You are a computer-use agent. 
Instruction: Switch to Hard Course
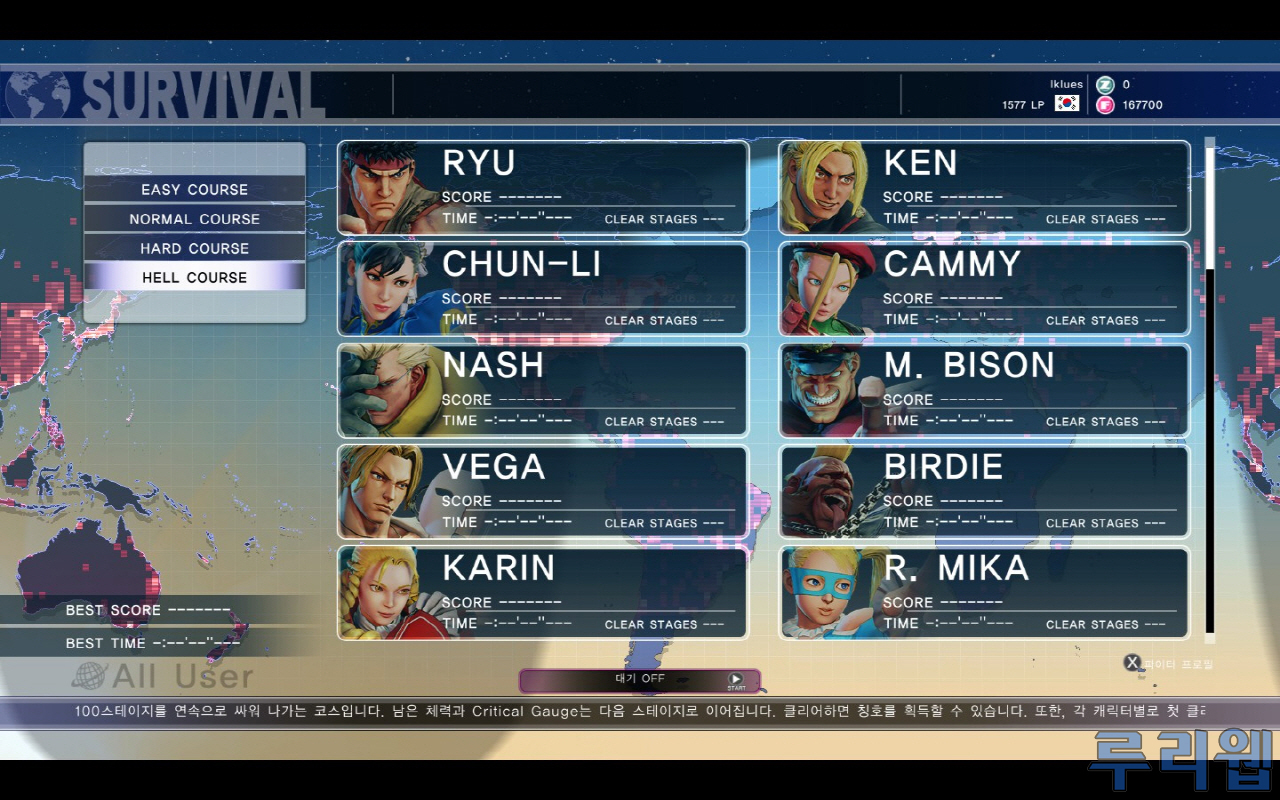coord(194,248)
